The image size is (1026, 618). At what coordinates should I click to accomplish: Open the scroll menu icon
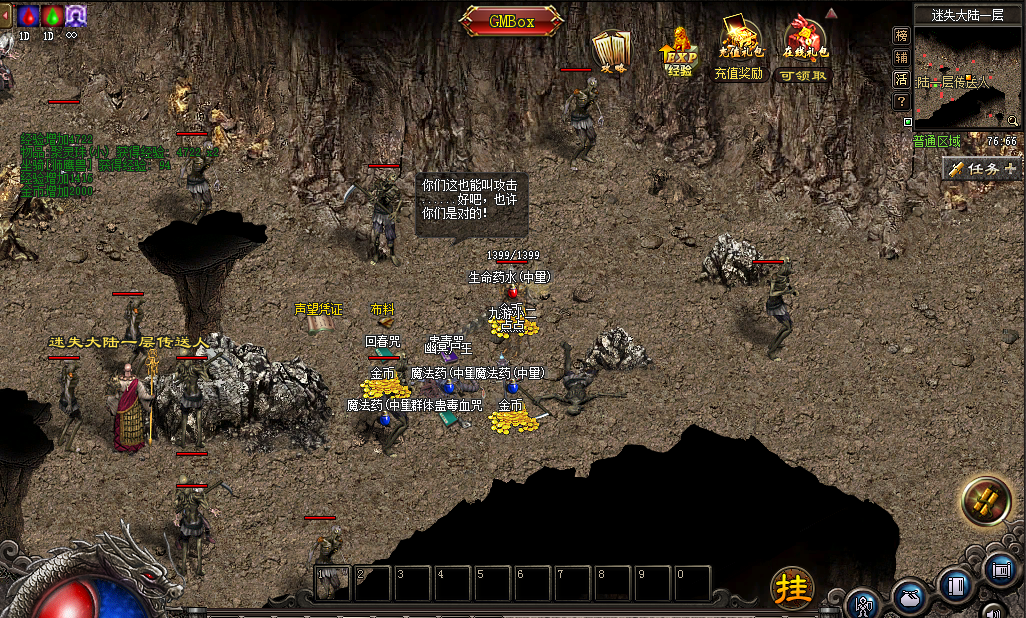point(1000,569)
